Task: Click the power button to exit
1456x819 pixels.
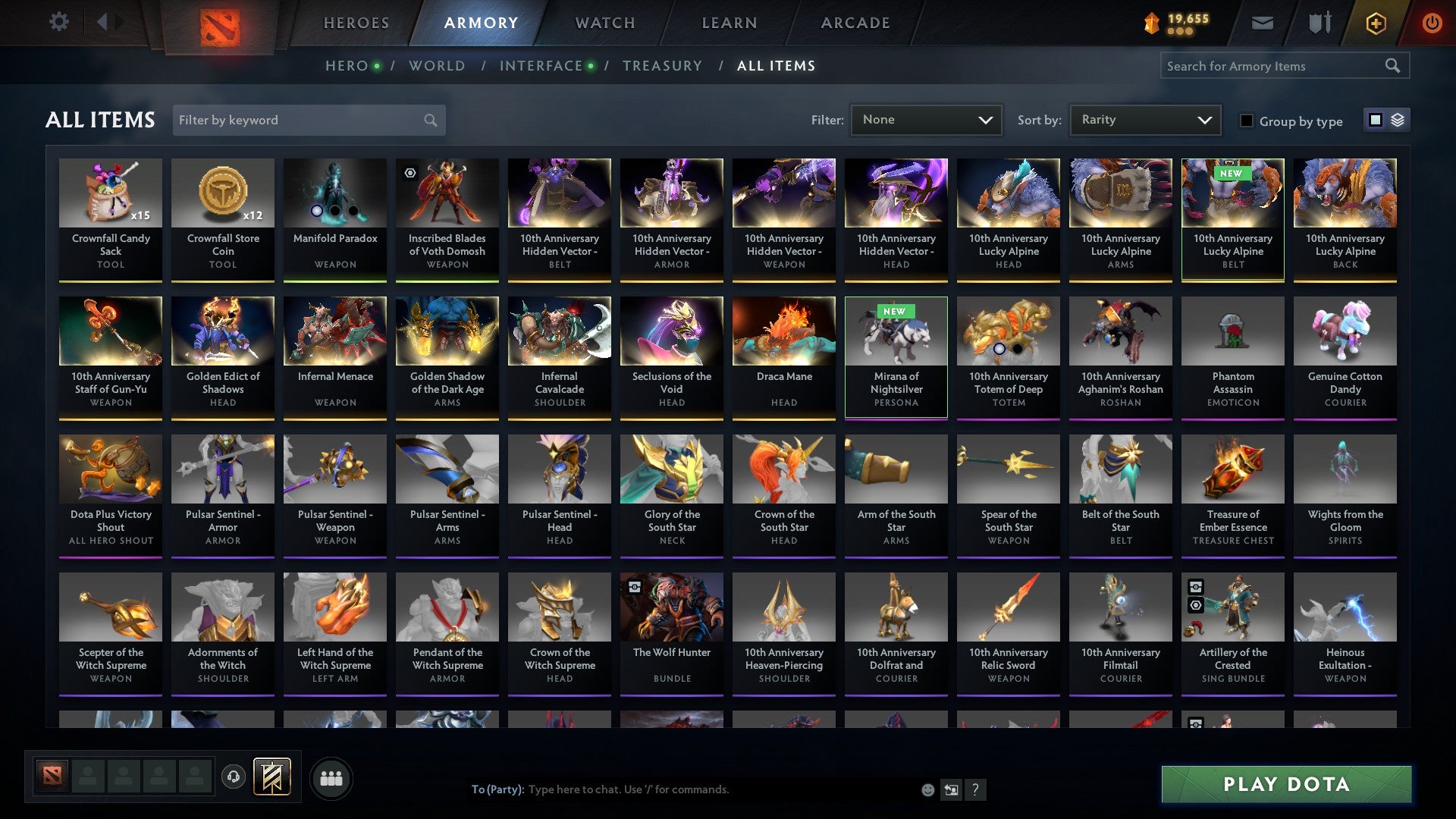Action: click(x=1432, y=23)
